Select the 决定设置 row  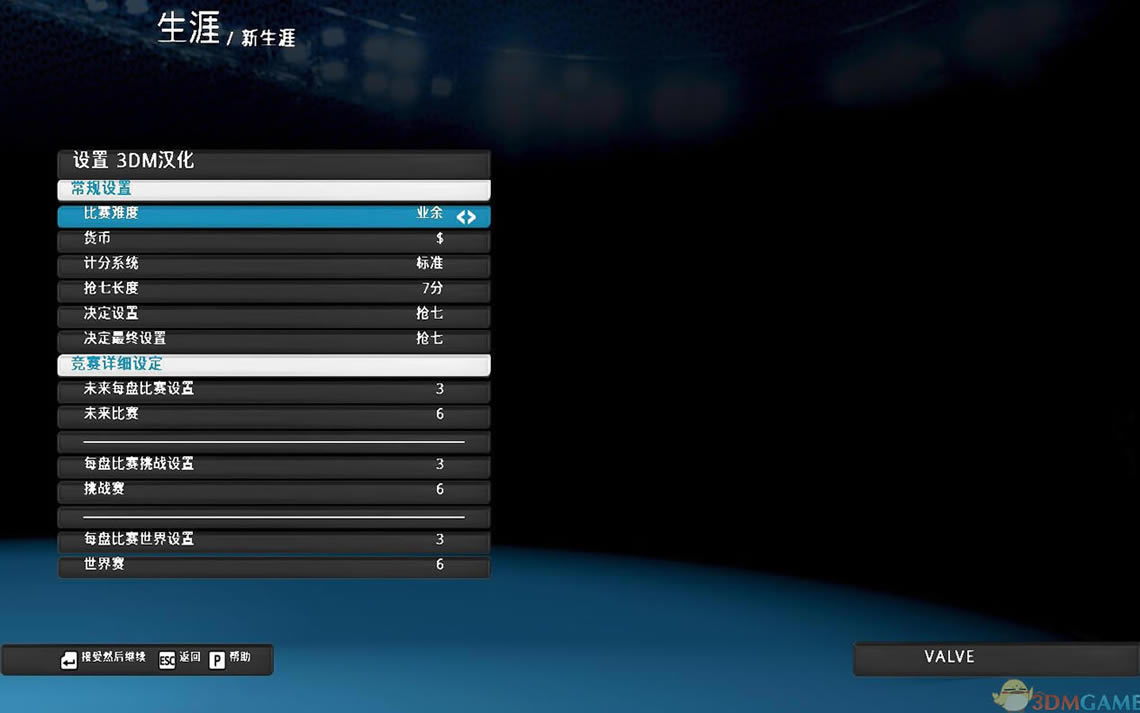pos(273,315)
